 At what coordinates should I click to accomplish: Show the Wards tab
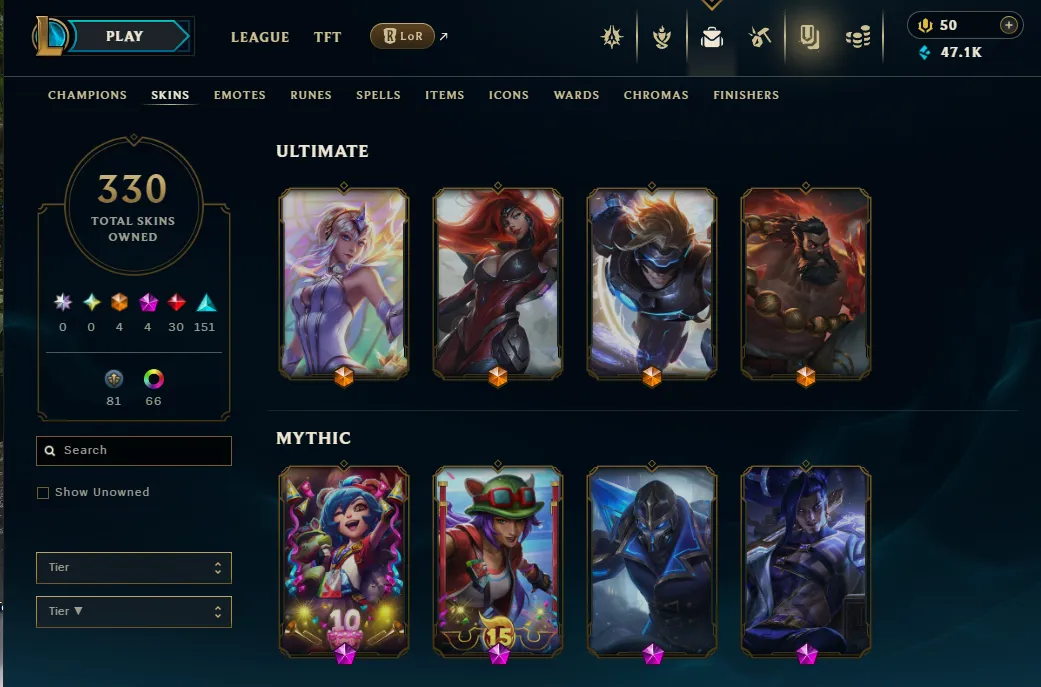click(577, 95)
